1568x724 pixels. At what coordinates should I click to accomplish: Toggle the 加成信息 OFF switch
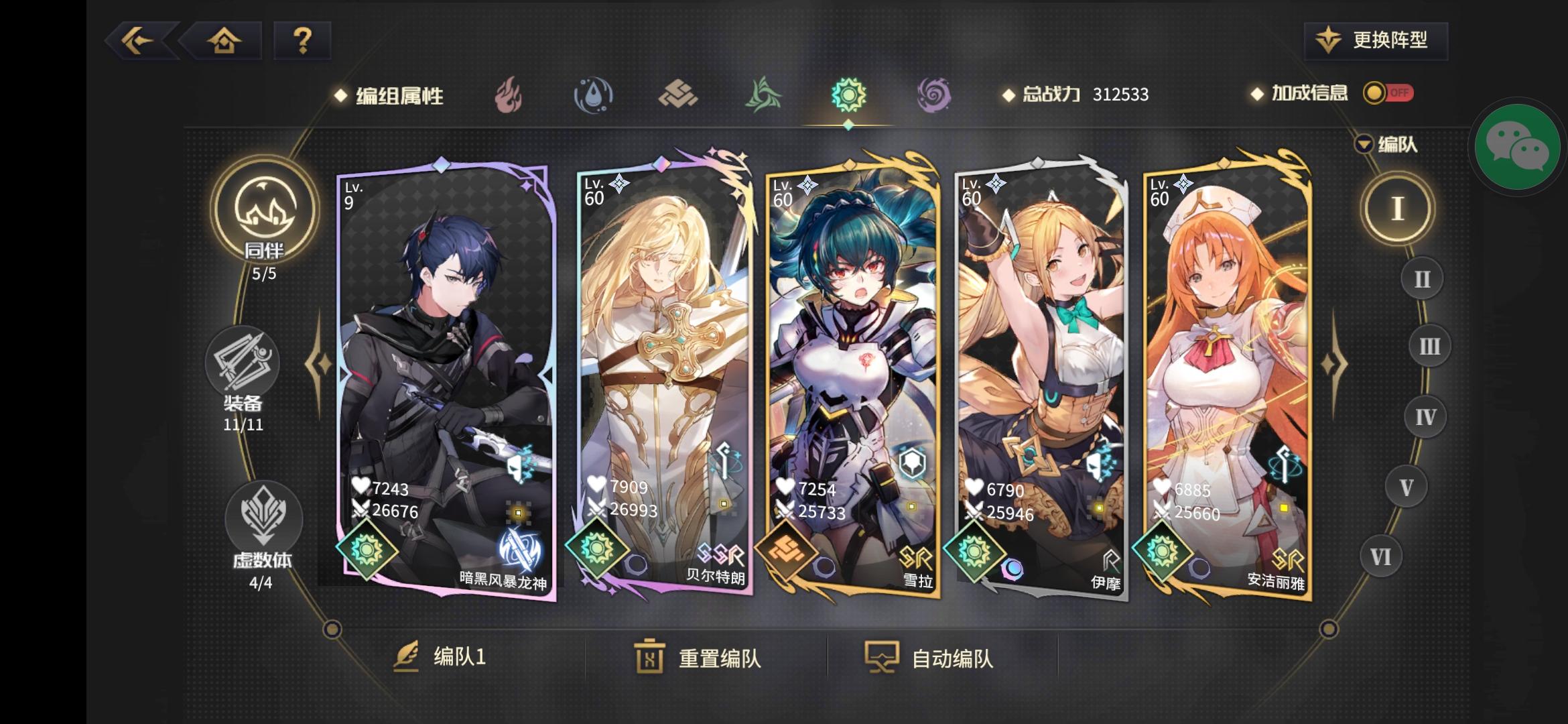tap(1388, 94)
